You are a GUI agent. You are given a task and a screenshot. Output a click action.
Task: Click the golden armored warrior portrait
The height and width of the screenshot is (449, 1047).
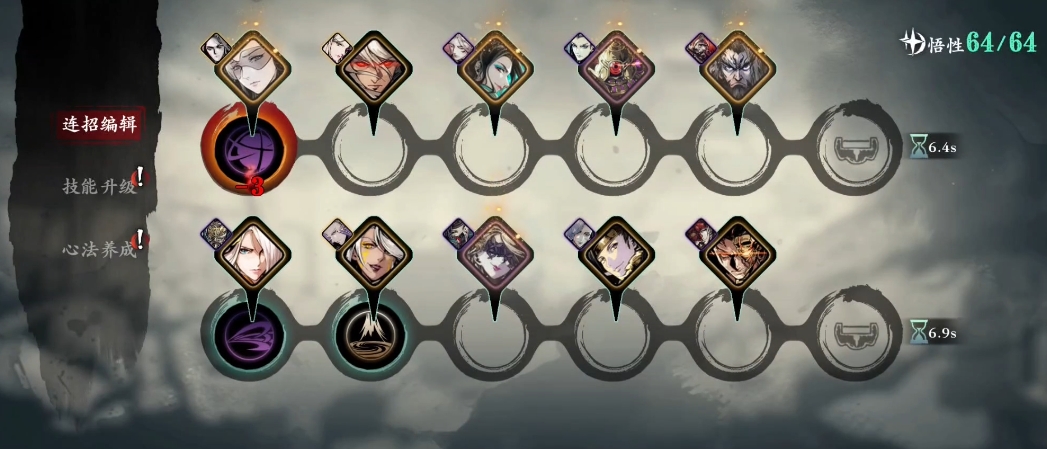[x=739, y=254]
